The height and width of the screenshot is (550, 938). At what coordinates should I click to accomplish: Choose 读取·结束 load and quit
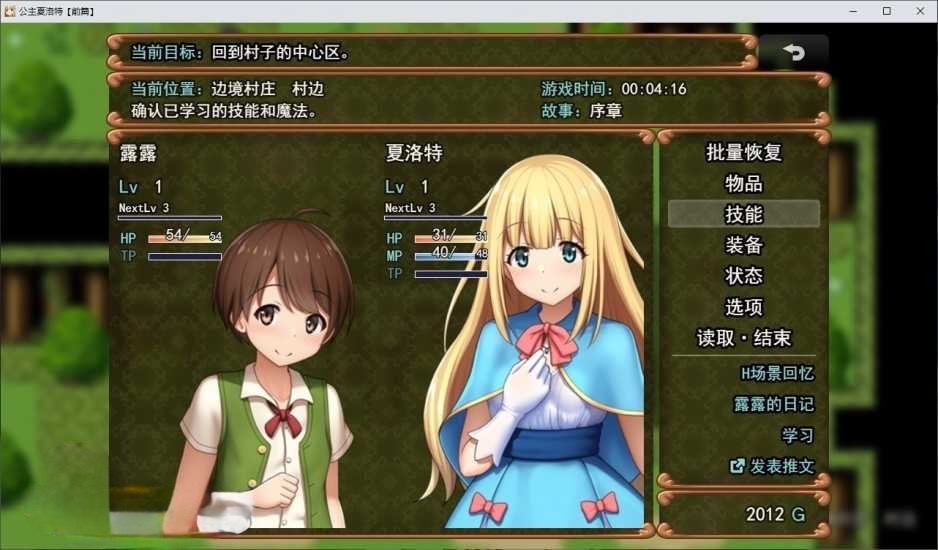pyautogui.click(x=743, y=338)
